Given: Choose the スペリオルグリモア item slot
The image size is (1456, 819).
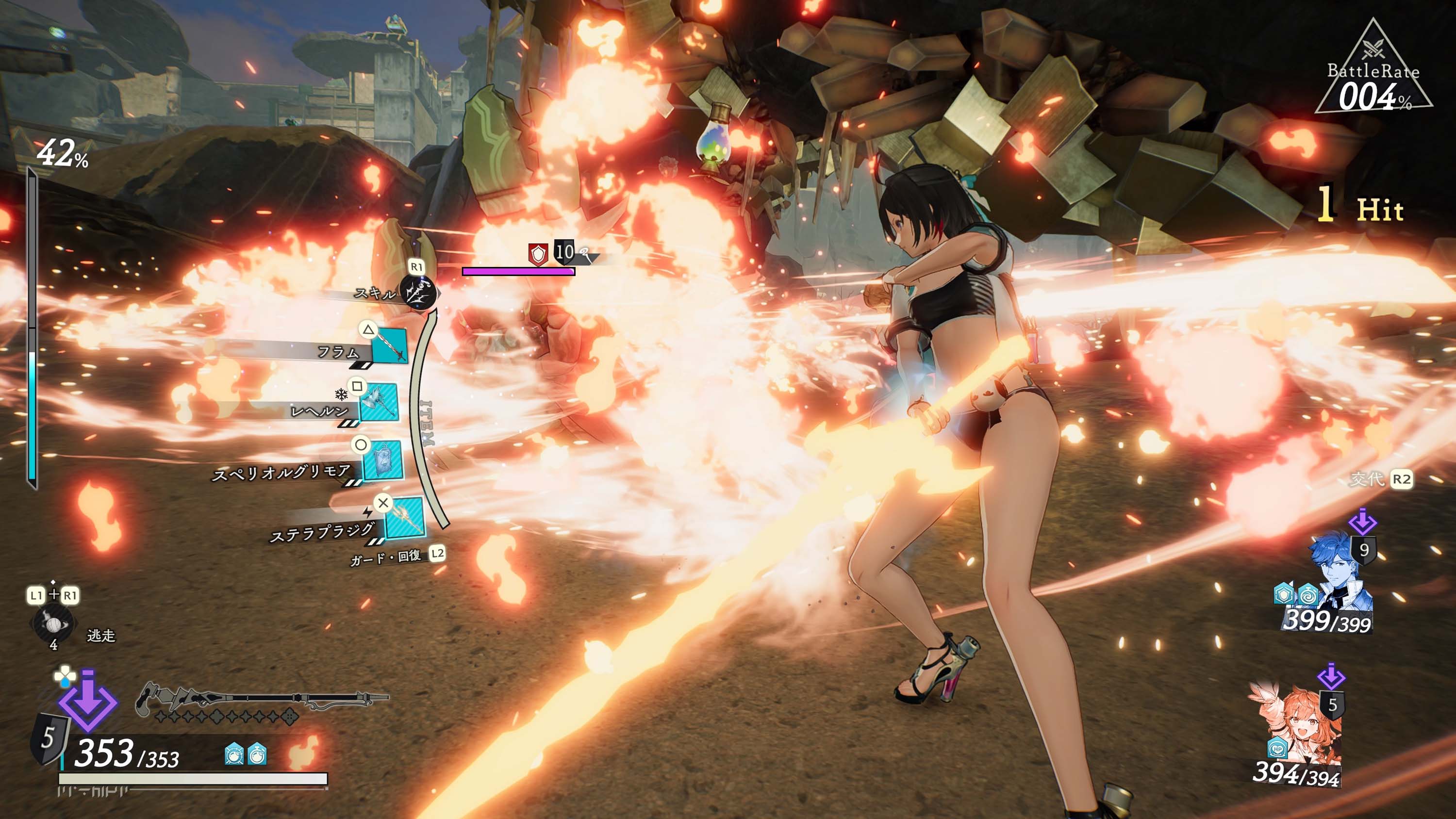Looking at the screenshot, I should tap(382, 460).
